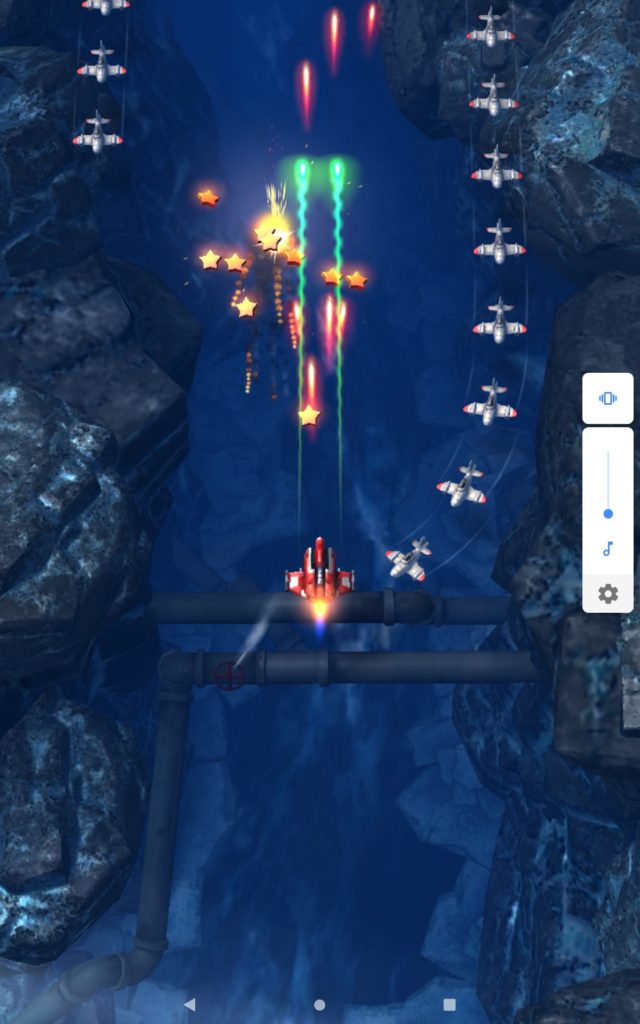The width and height of the screenshot is (640, 1024).
Task: Open recent apps with square button
Action: pos(449,1004)
